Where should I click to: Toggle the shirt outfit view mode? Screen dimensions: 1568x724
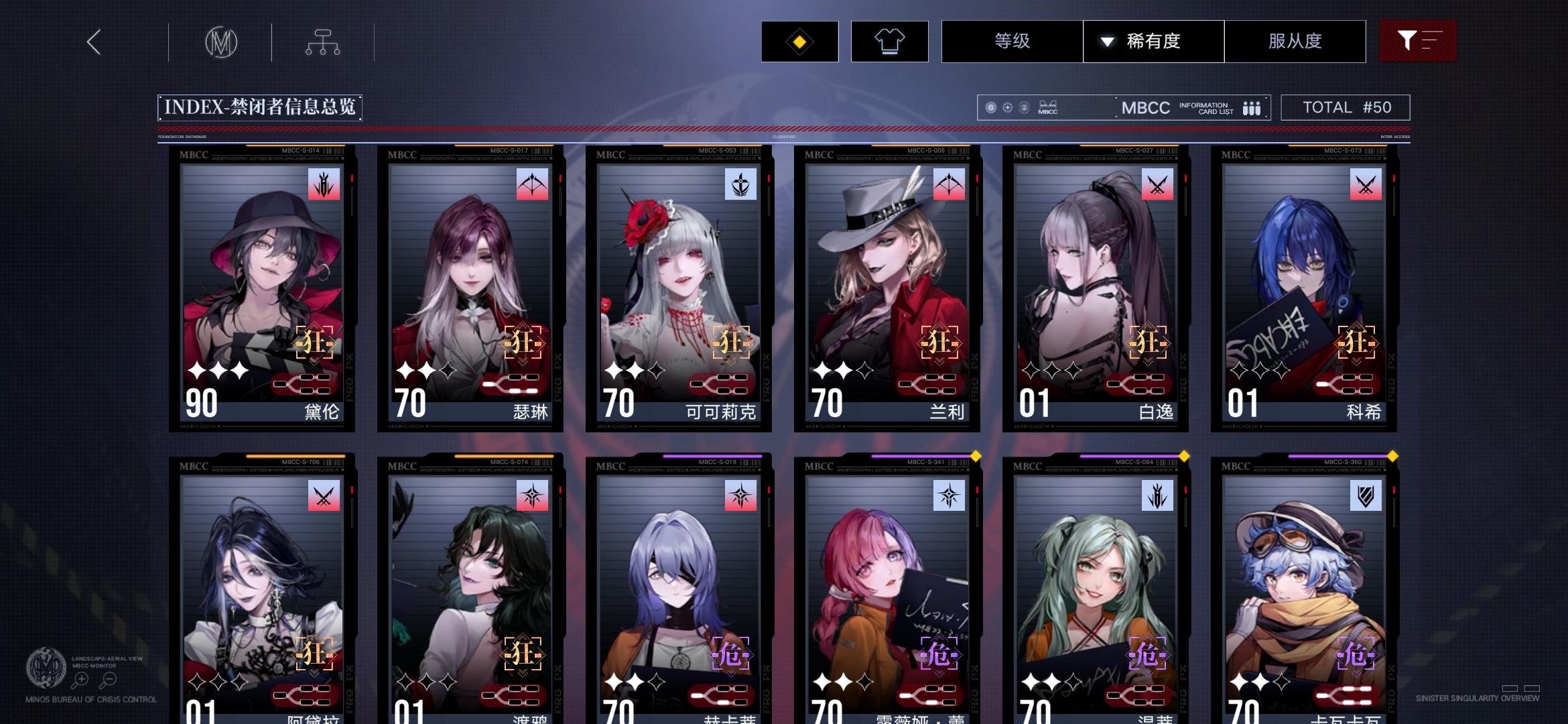click(x=889, y=41)
